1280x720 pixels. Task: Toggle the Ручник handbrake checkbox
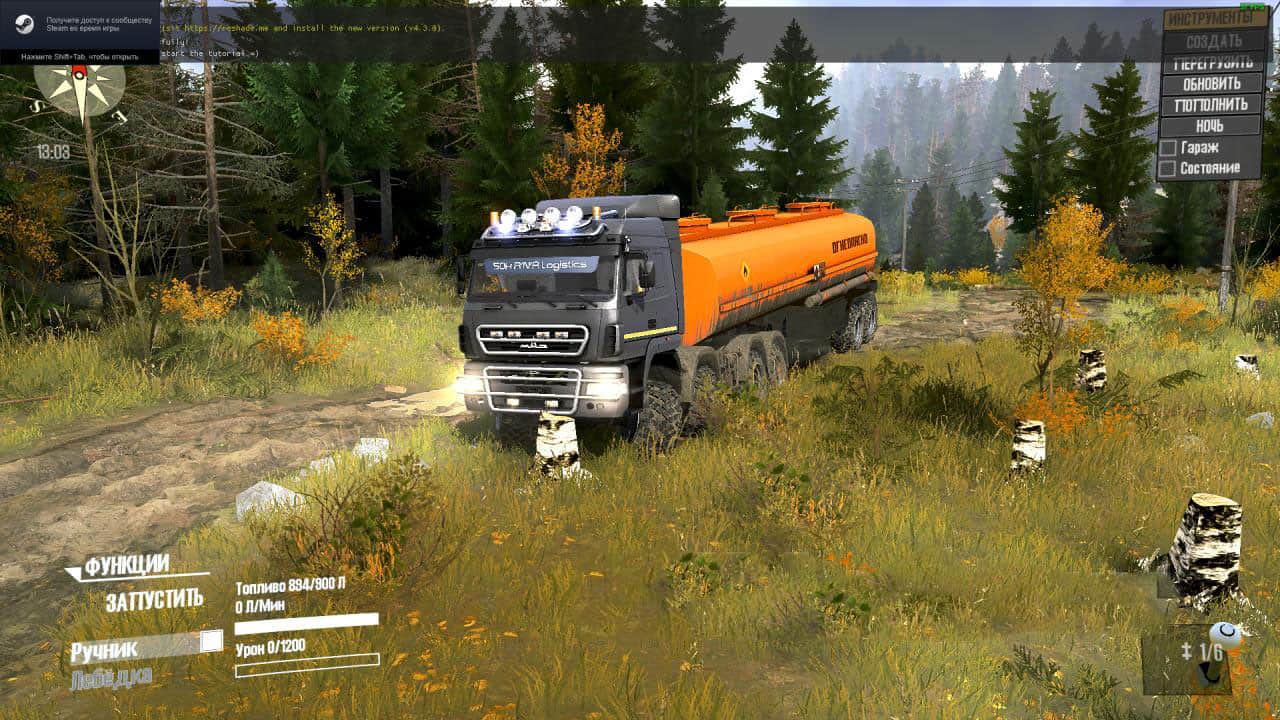tap(211, 642)
